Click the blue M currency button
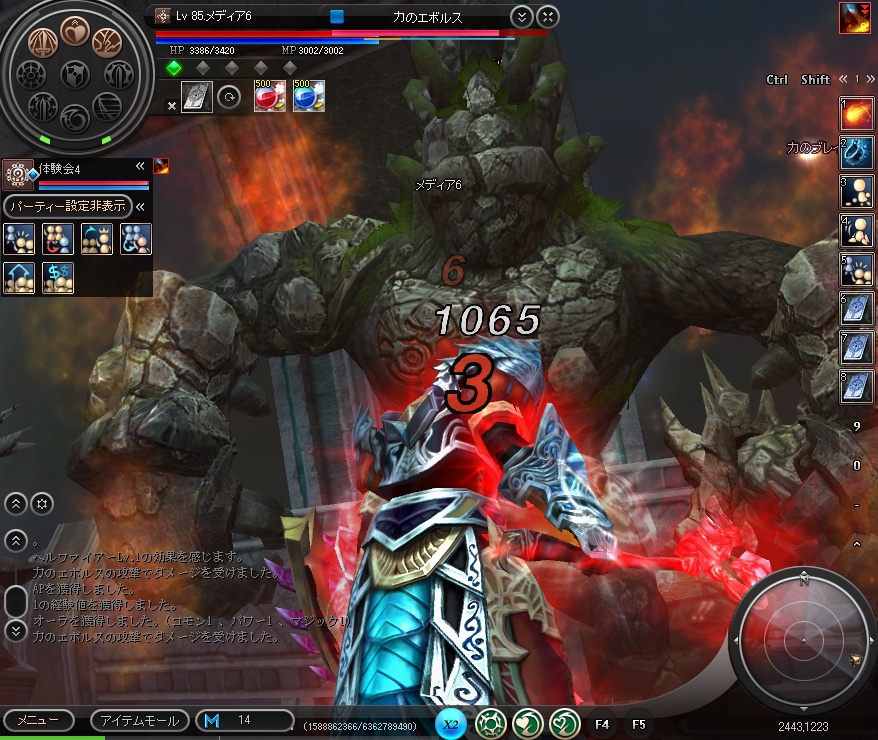878x740 pixels. [211, 721]
